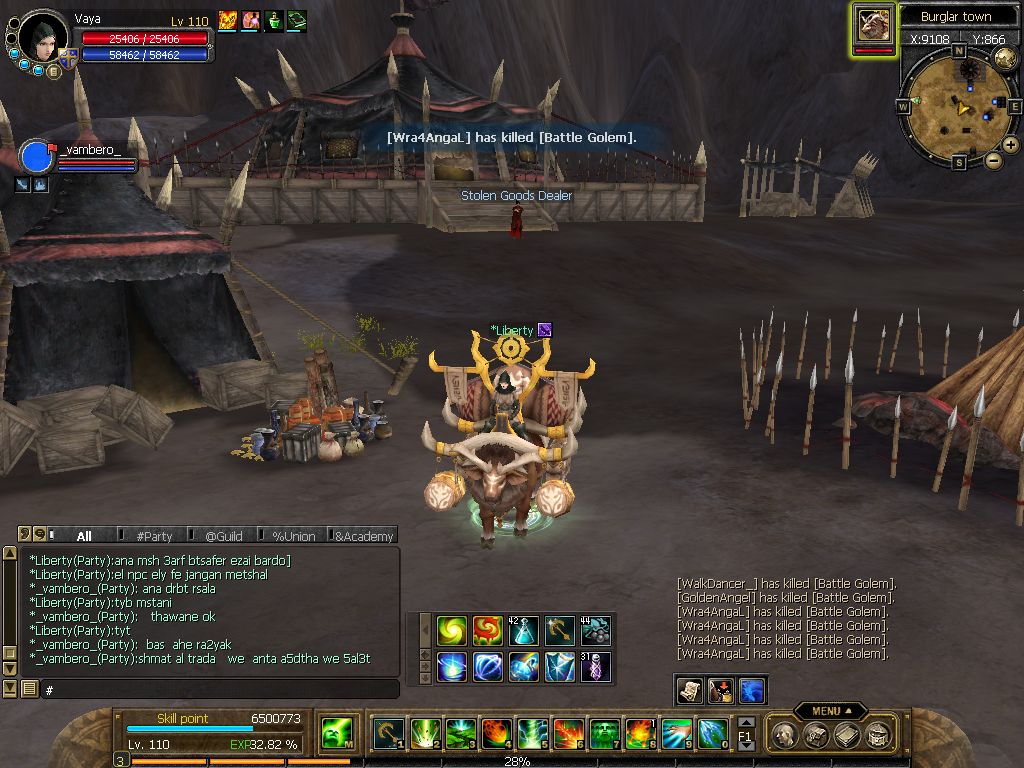This screenshot has width=1024, height=768.
Task: Click Vaya's character portrait
Action: (42, 37)
